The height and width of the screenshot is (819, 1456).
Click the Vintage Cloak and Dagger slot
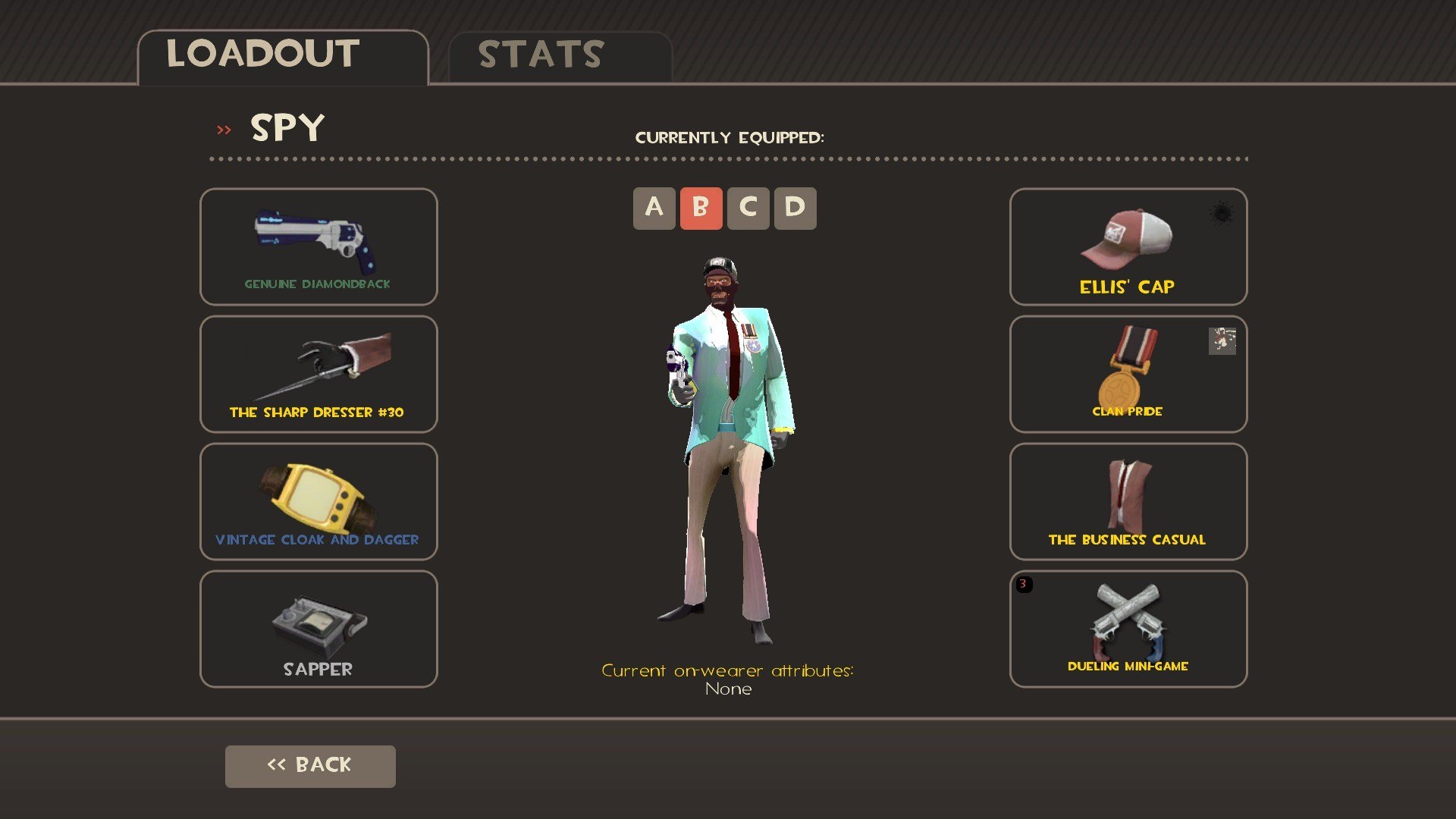318,501
